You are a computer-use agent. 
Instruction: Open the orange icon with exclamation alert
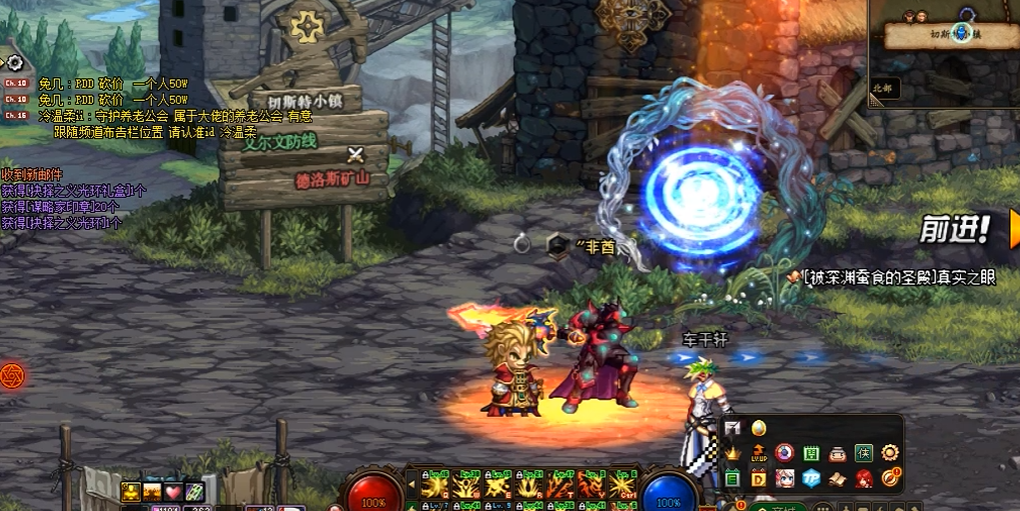coord(889,478)
